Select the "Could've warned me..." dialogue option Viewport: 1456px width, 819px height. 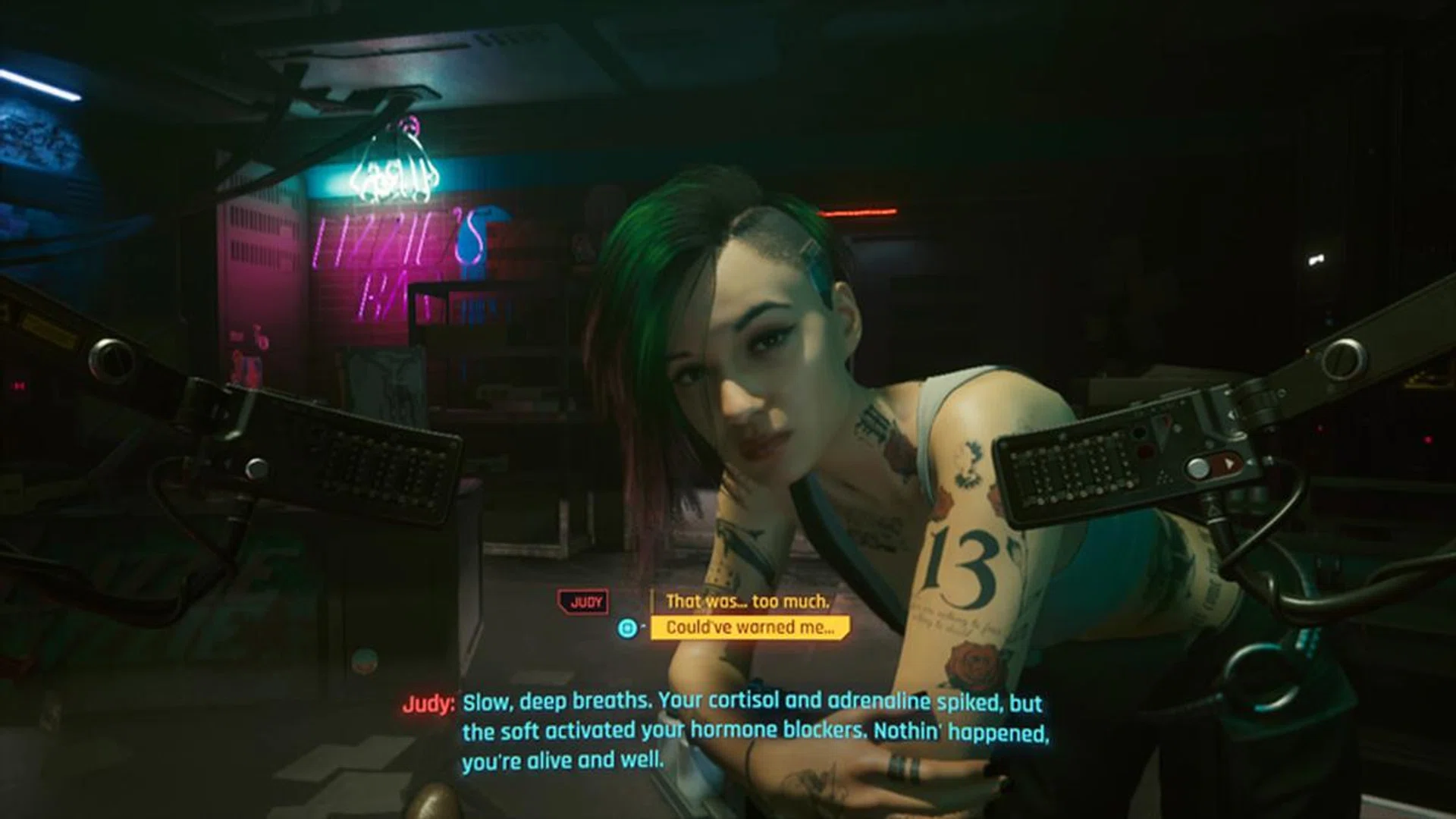(749, 627)
